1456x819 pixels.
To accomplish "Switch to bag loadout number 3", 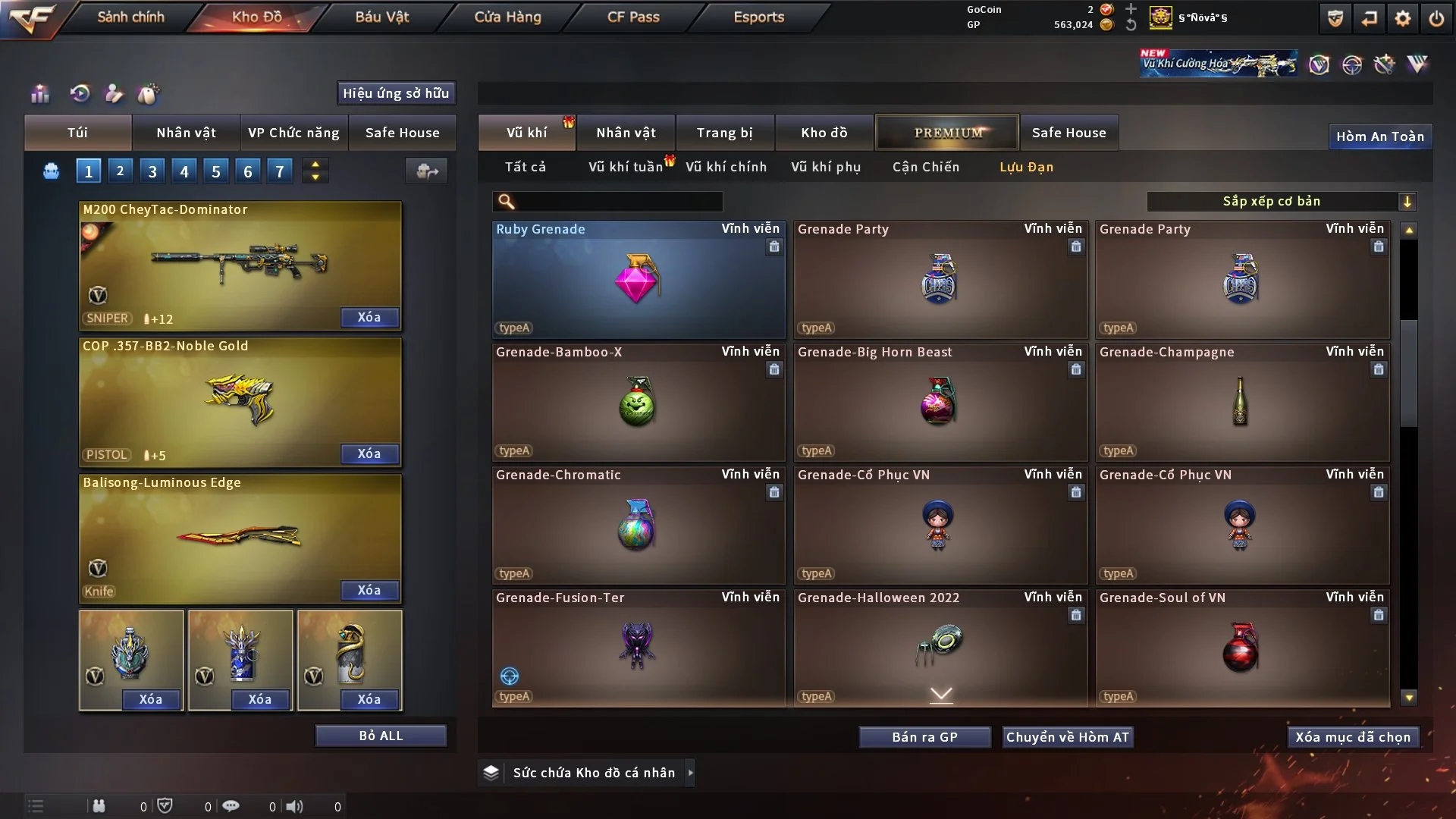I will (152, 171).
